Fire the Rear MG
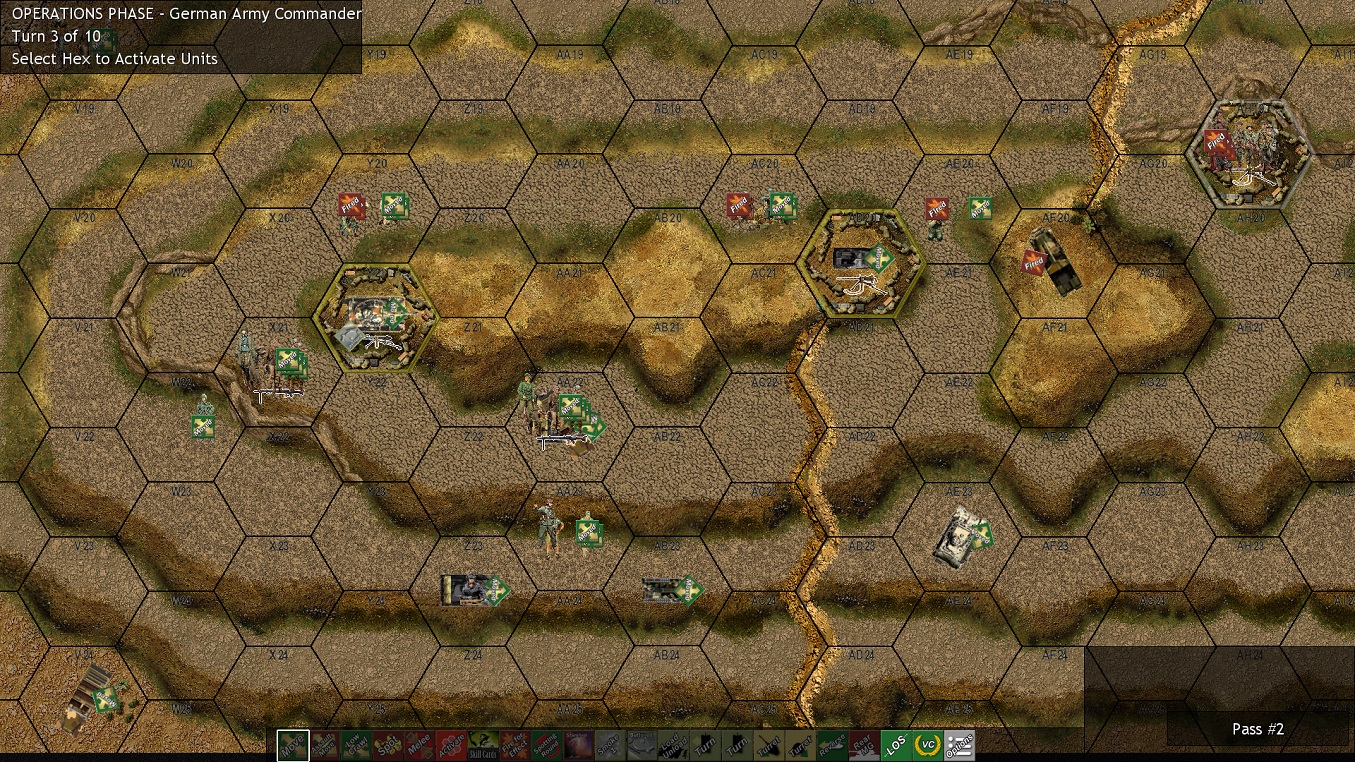The width and height of the screenshot is (1355, 762). pos(863,745)
